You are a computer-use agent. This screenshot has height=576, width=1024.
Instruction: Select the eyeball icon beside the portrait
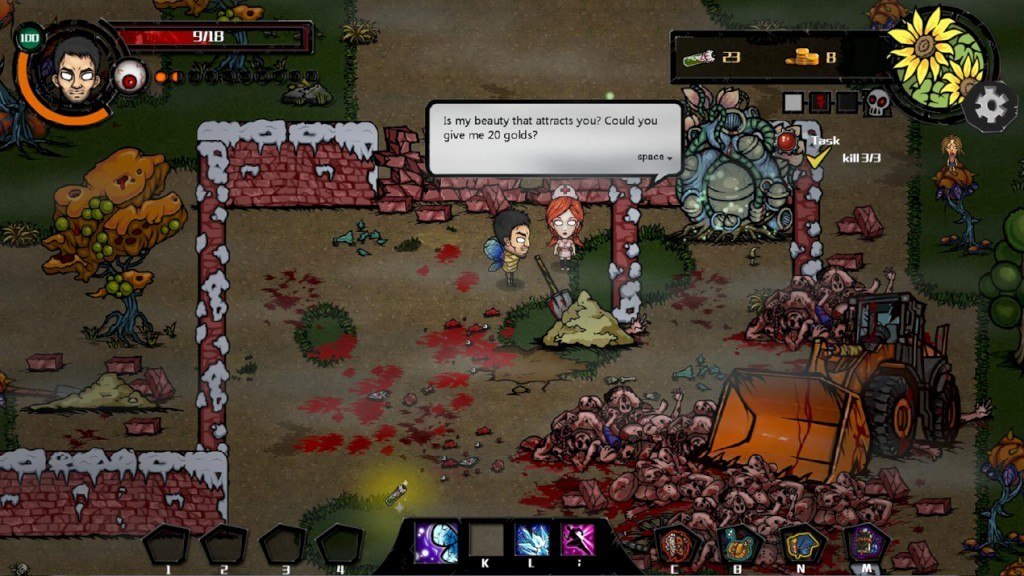click(129, 76)
